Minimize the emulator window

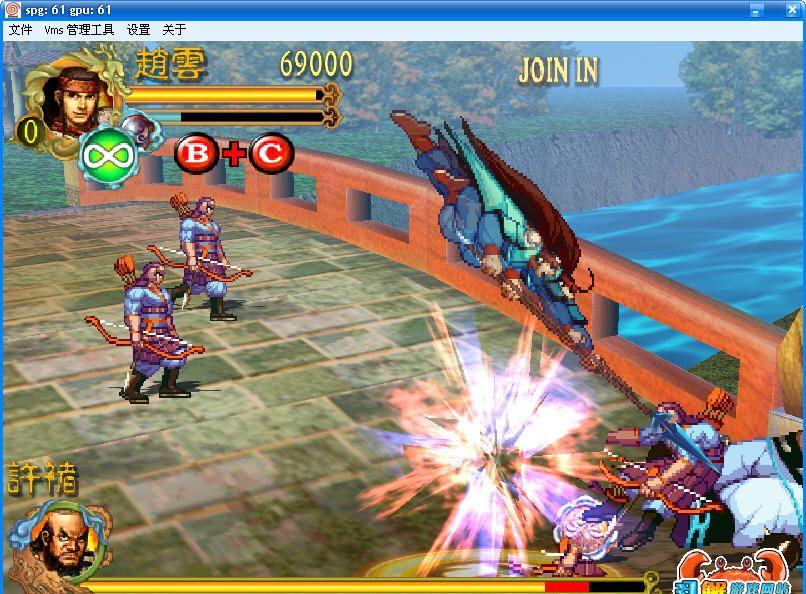757,9
